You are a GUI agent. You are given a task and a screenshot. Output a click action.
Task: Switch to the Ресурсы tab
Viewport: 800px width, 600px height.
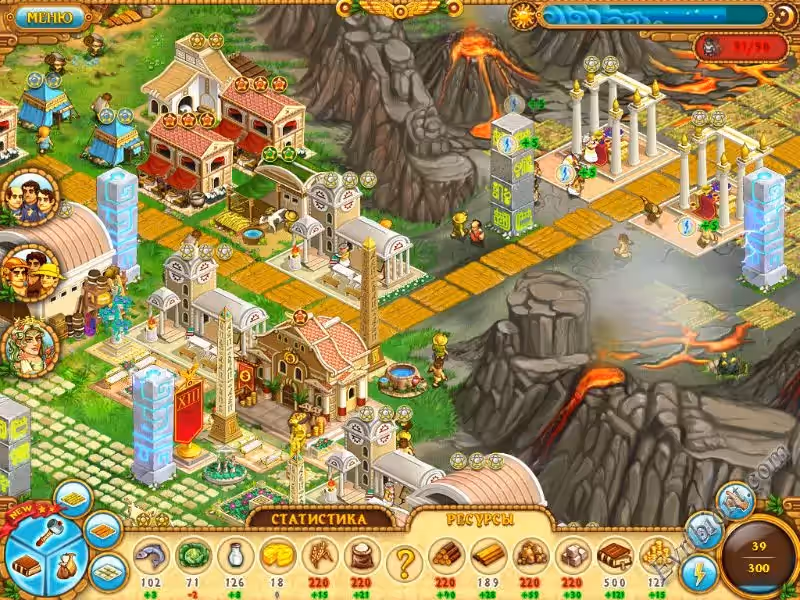click(x=484, y=519)
